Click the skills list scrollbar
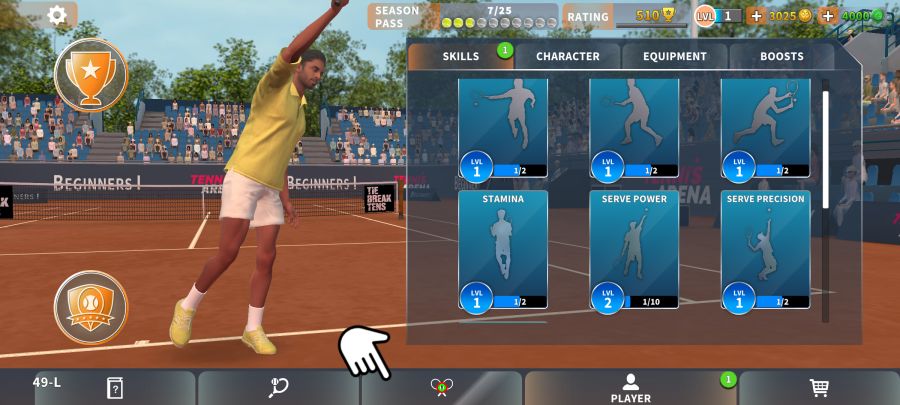Image resolution: width=900 pixels, height=405 pixels. [x=825, y=150]
